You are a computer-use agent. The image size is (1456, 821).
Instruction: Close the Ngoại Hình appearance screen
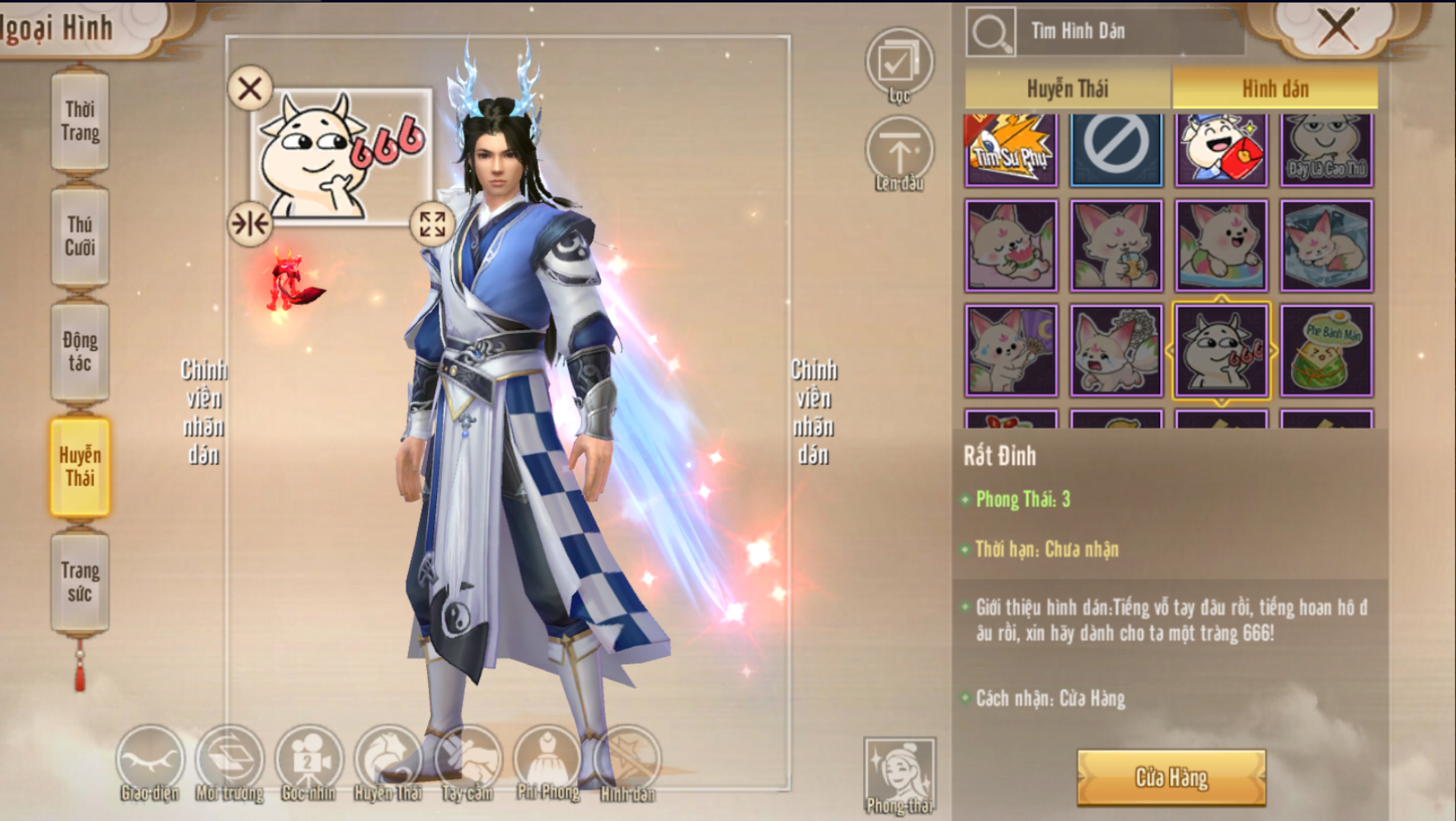coord(1336,28)
